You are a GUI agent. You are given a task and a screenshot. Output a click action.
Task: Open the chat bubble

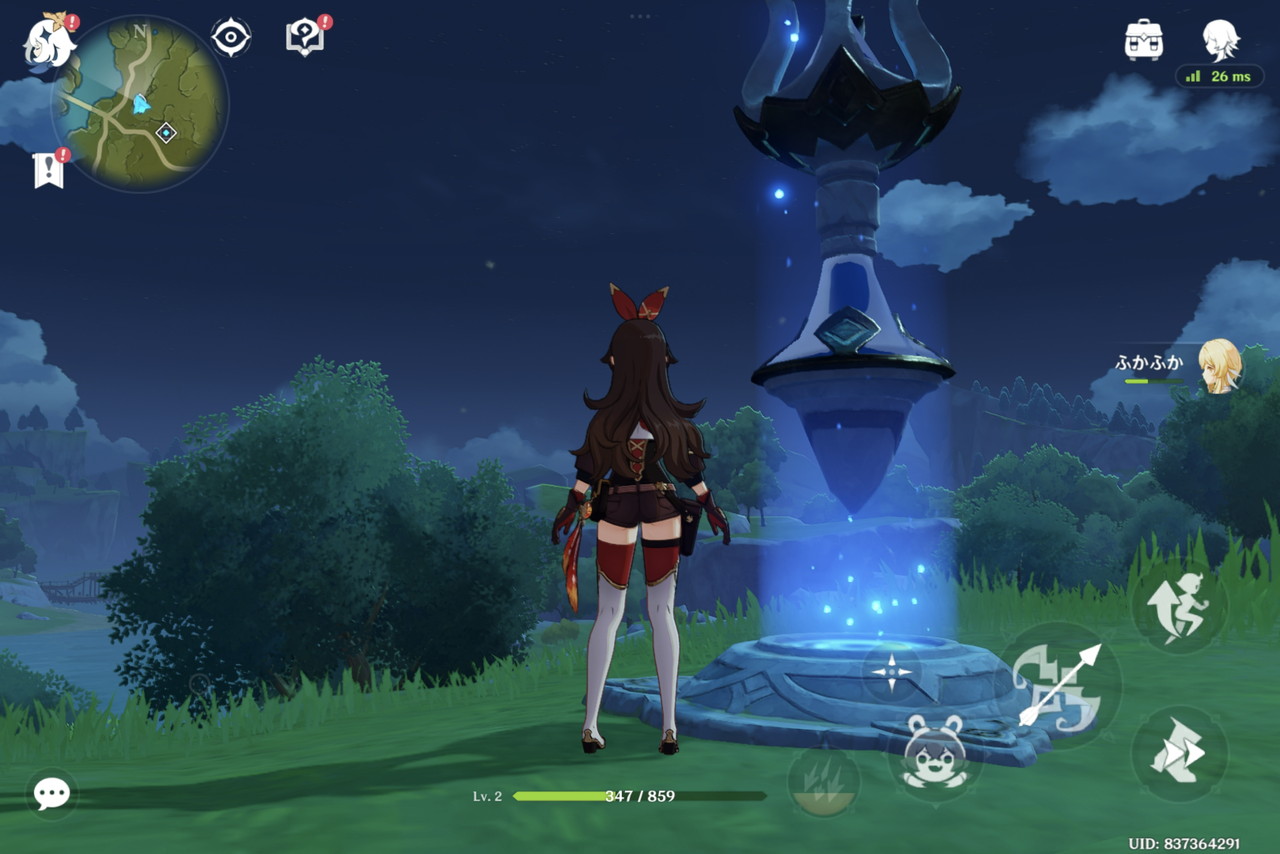tap(51, 793)
